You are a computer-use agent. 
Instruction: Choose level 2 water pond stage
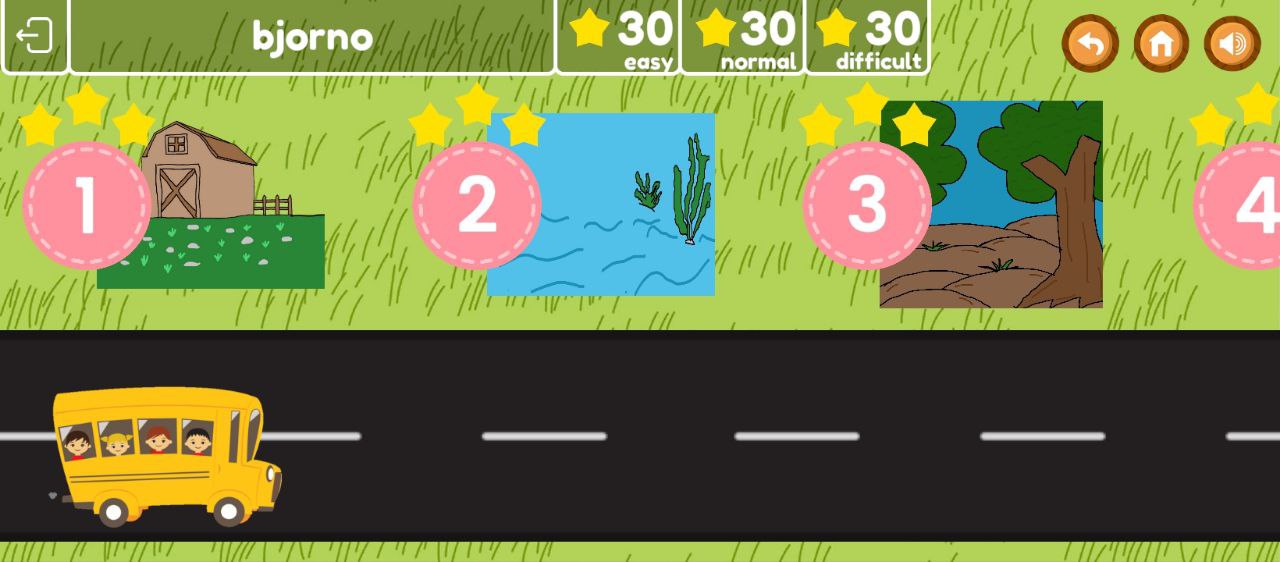pos(477,205)
